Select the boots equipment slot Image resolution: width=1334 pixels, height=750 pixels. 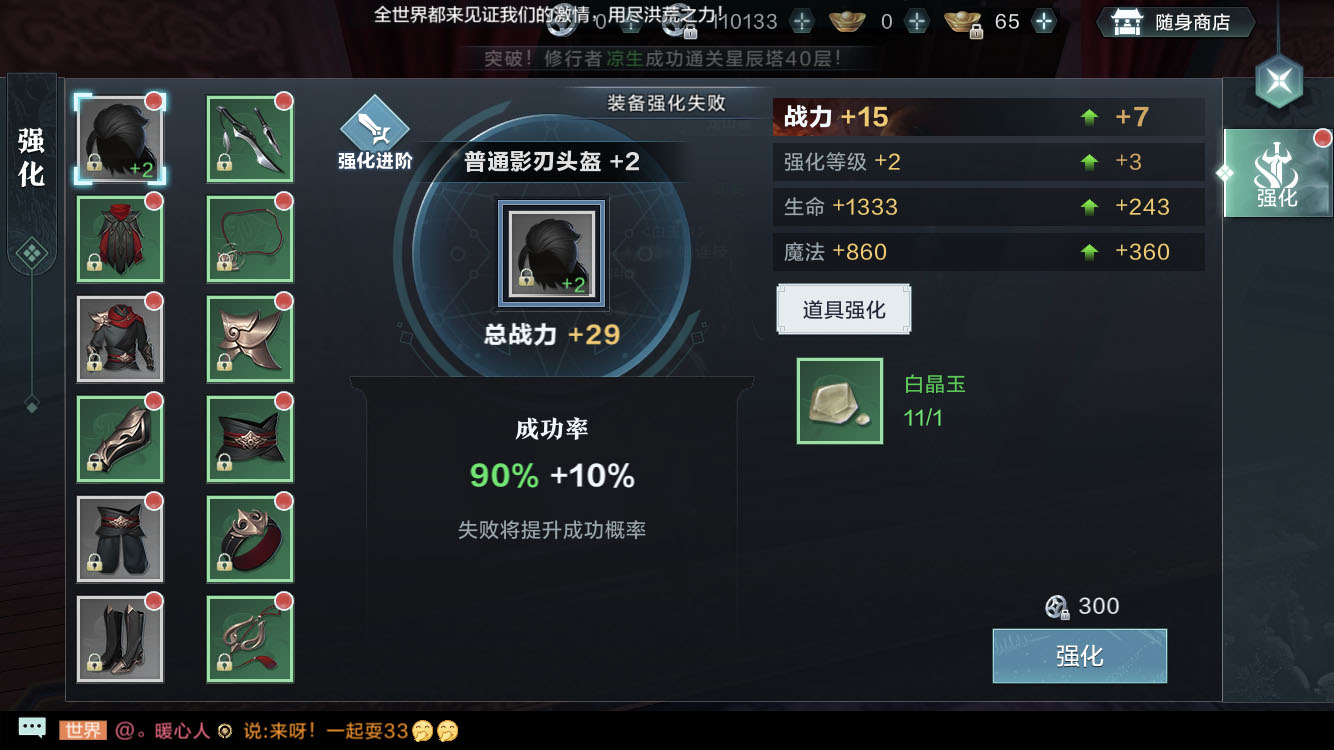[x=120, y=637]
